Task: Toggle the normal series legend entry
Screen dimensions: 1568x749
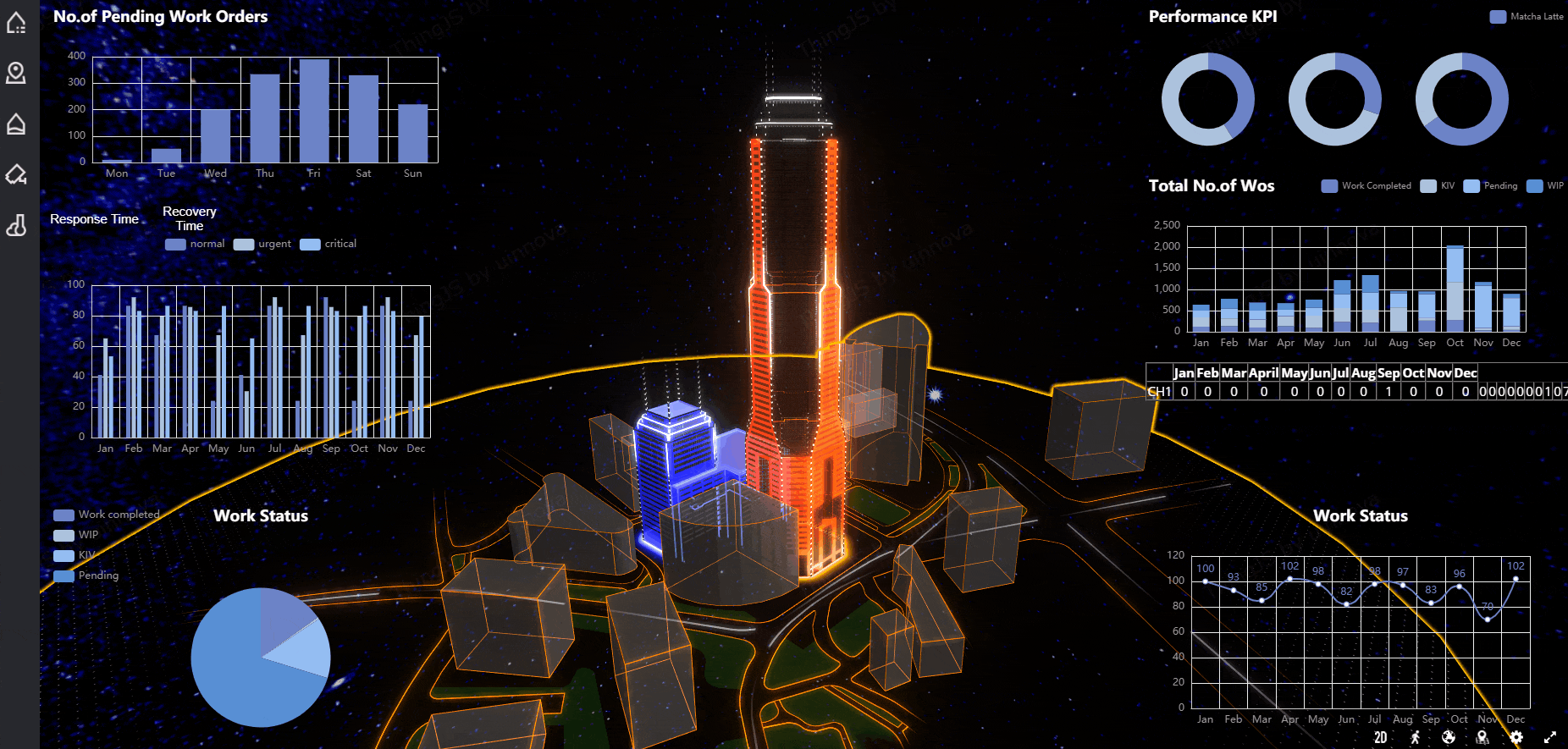Action: point(196,244)
